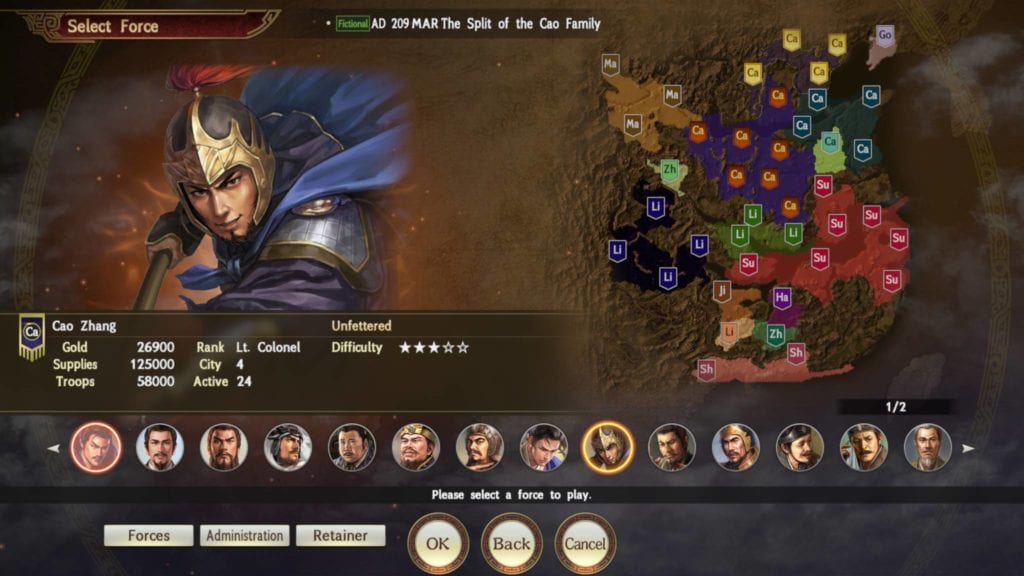Pick the Go force marker on map

tap(884, 36)
